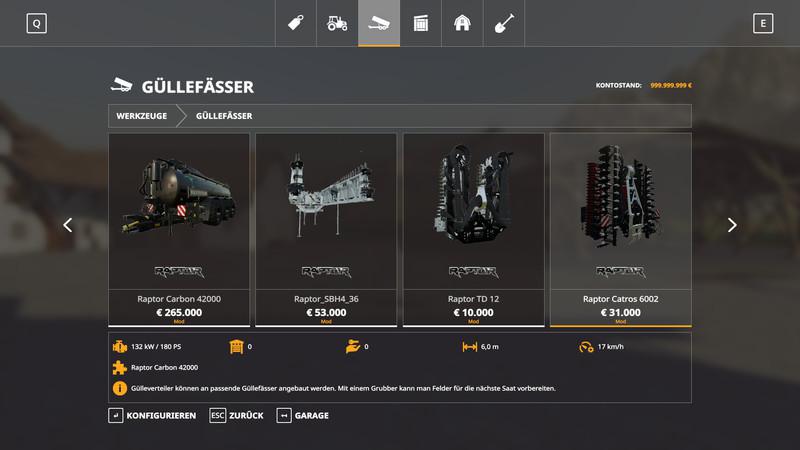Image resolution: width=800 pixels, height=450 pixels.
Task: Open the Garage view
Action: (303, 415)
